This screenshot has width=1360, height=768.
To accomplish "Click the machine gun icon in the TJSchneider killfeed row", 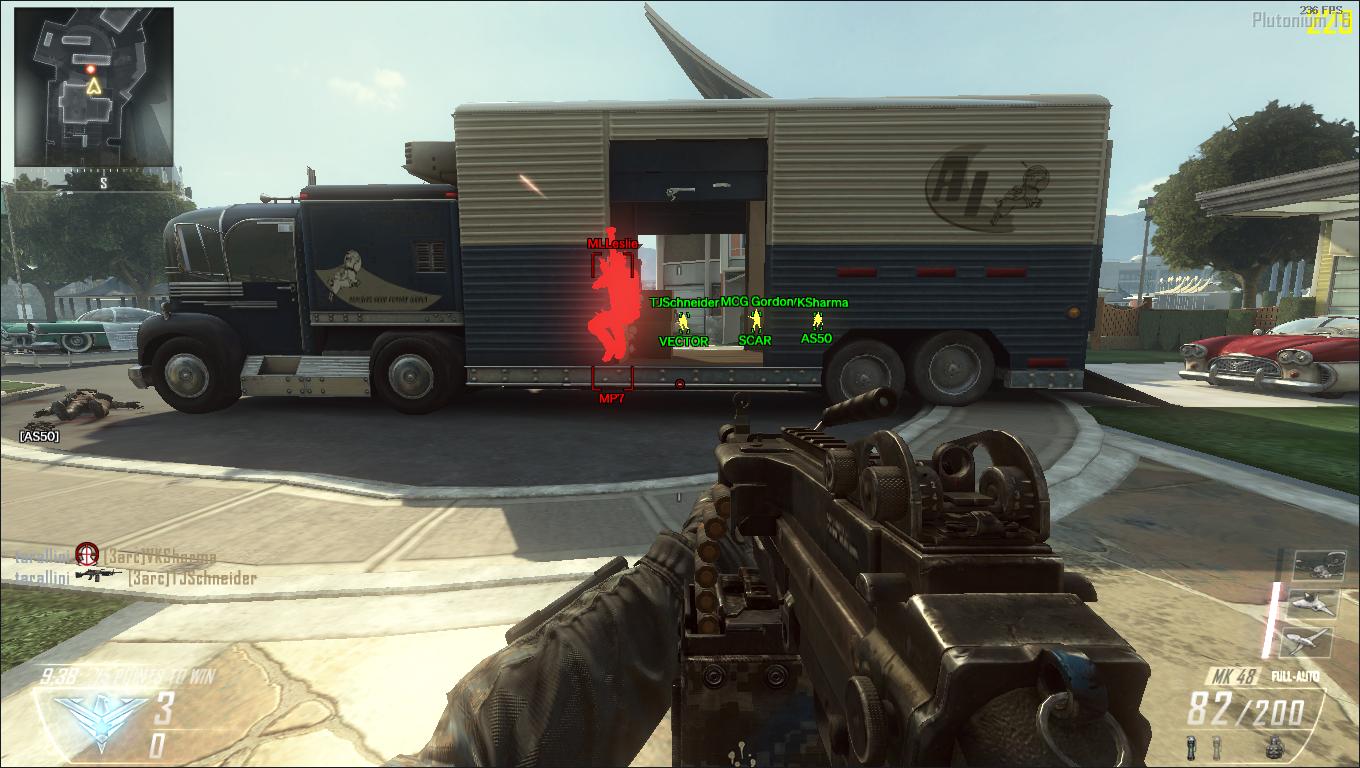I will (x=97, y=576).
